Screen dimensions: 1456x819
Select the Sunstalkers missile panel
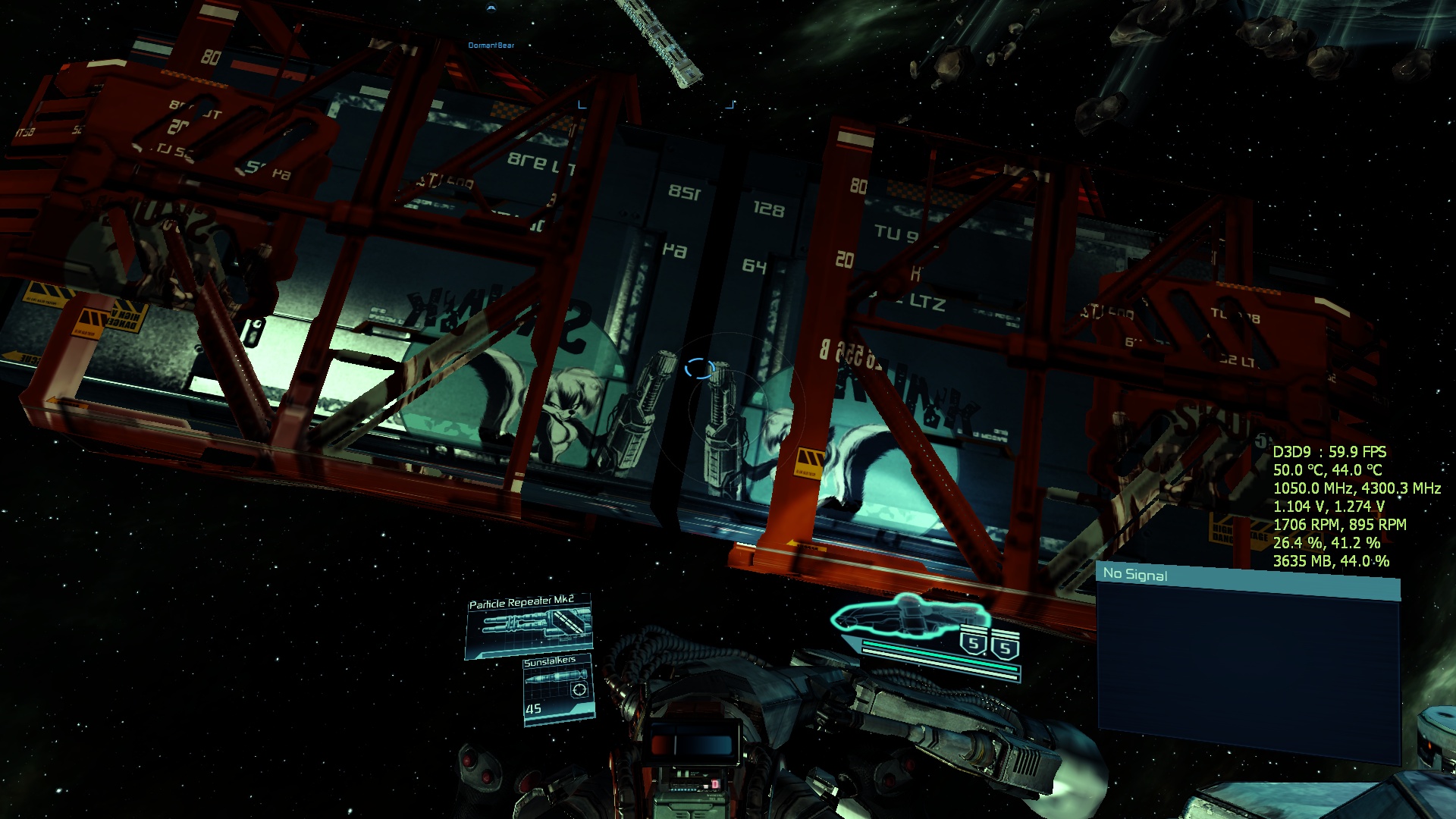pyautogui.click(x=558, y=689)
